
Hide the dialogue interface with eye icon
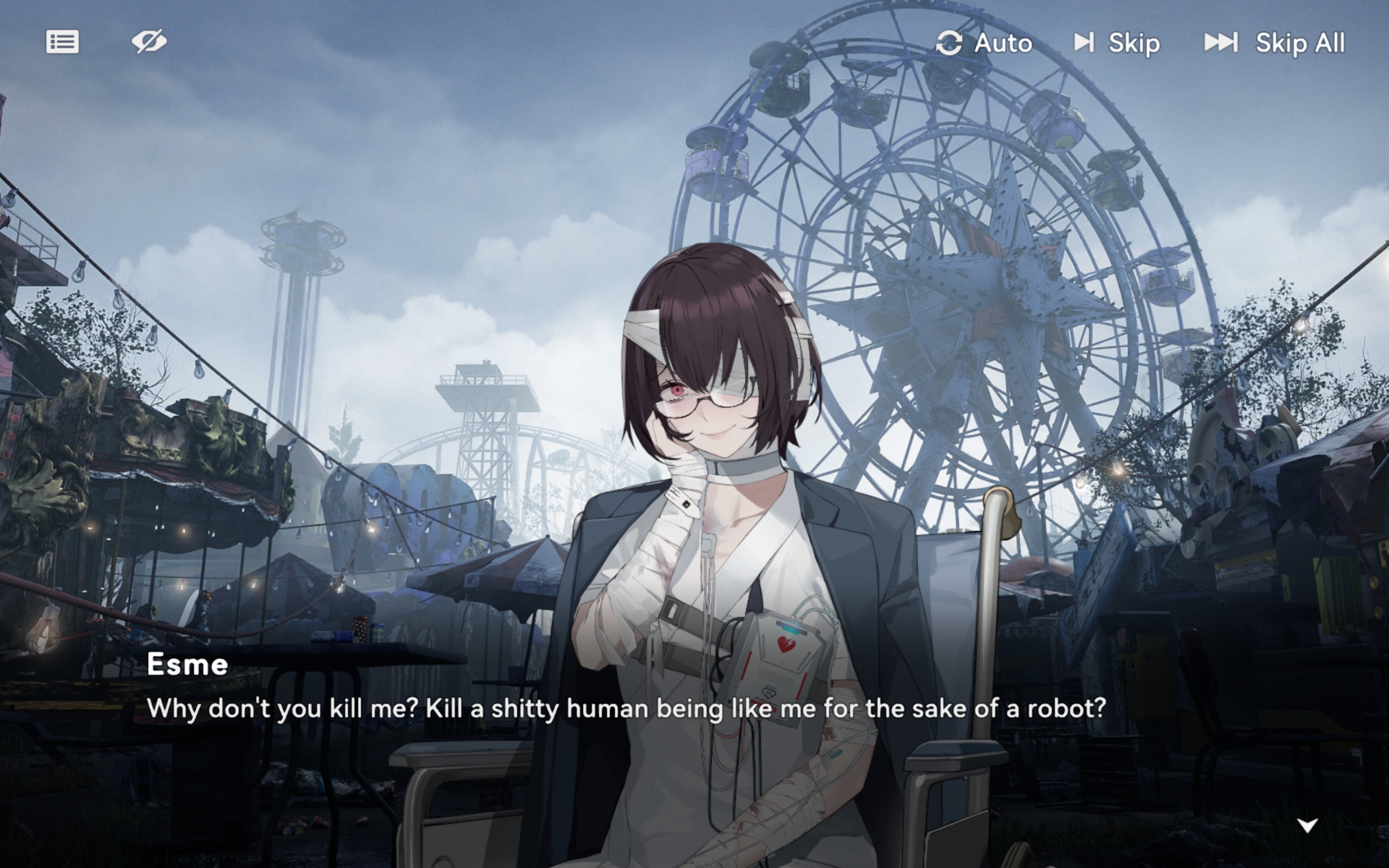(x=149, y=42)
